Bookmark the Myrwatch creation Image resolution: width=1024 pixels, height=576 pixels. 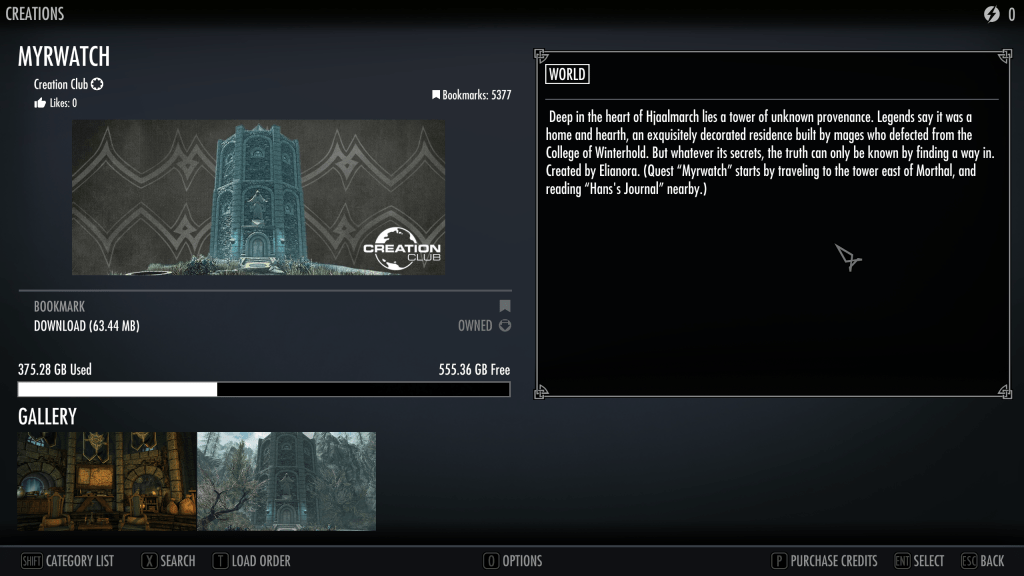coord(60,306)
